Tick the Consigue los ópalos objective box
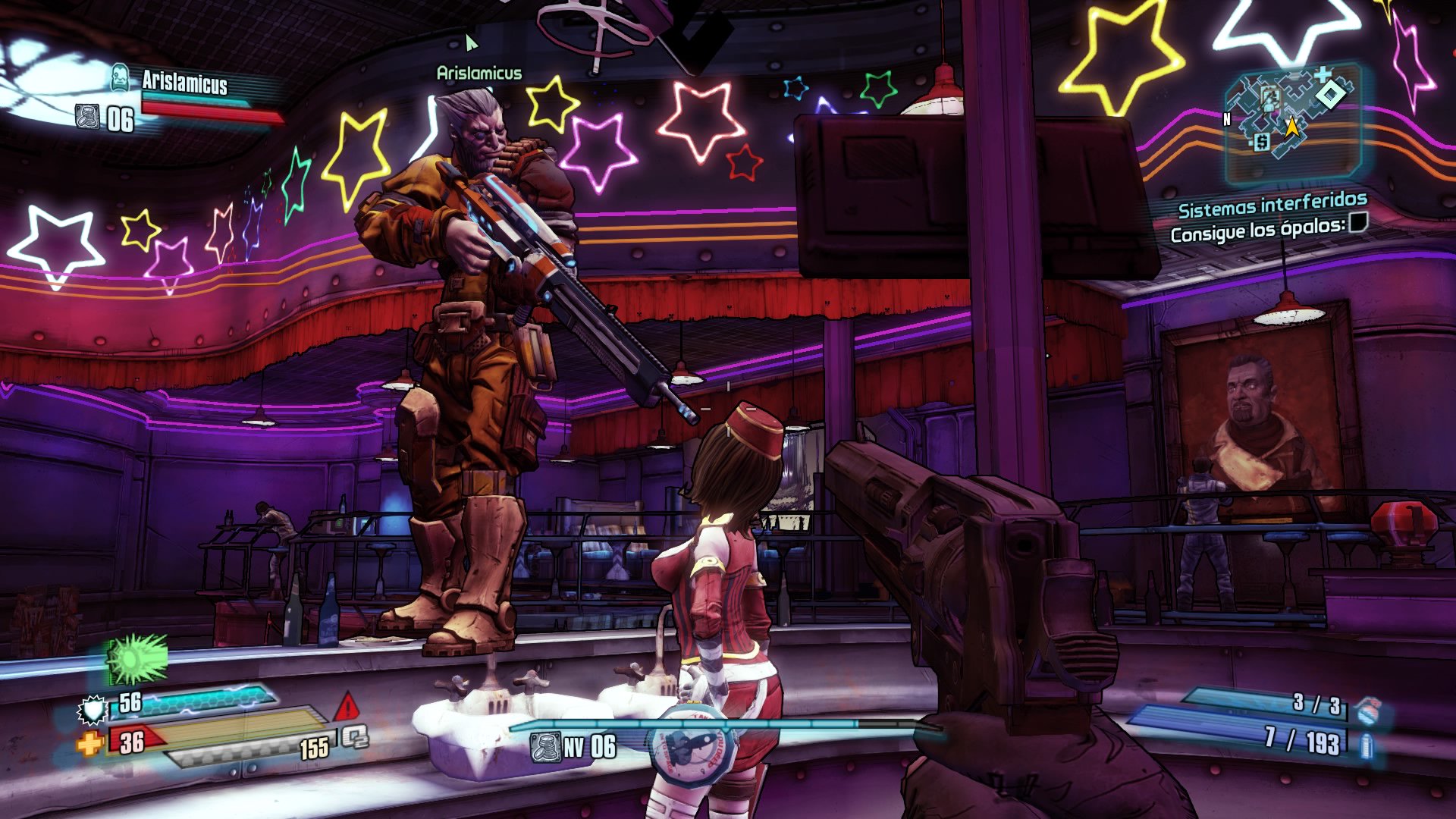Image resolution: width=1456 pixels, height=819 pixels. click(1358, 223)
